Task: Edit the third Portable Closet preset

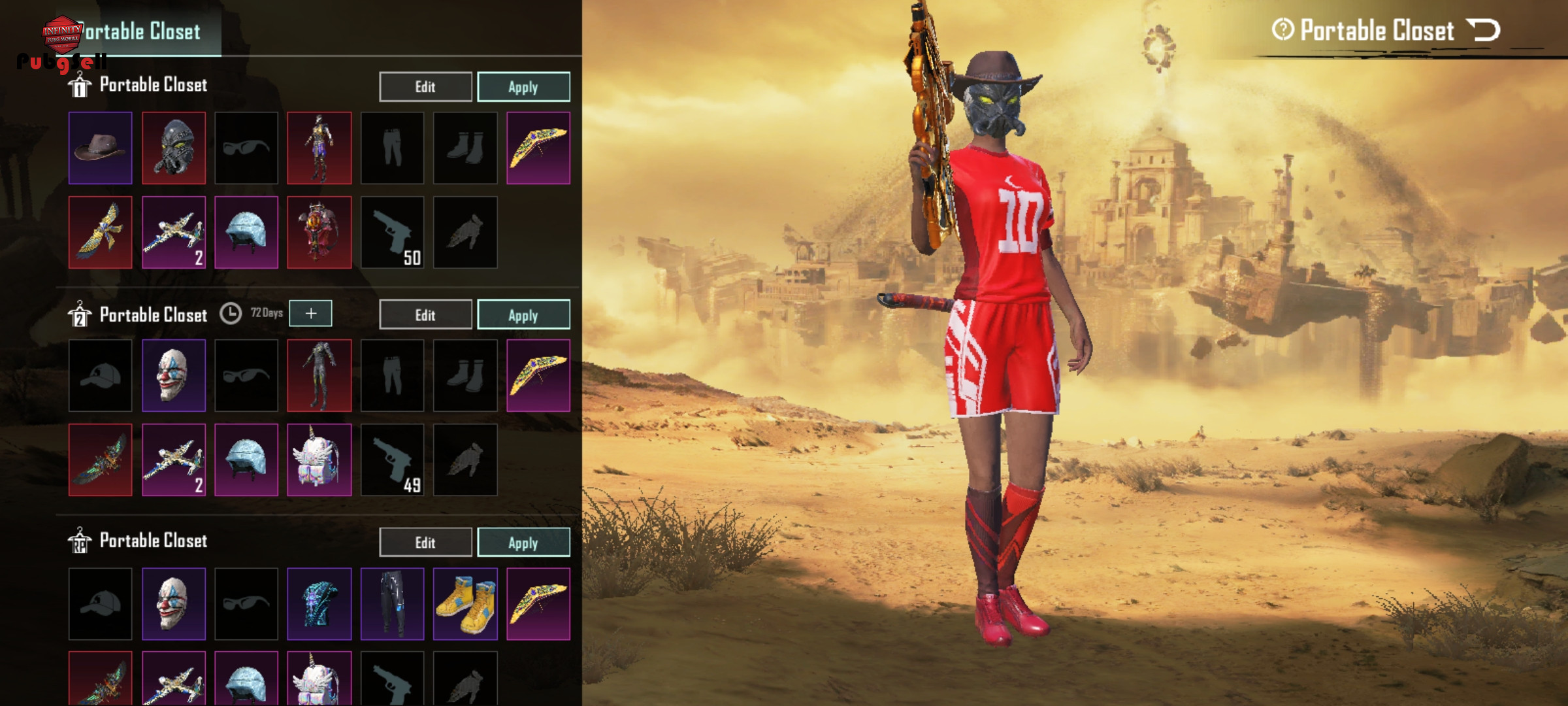Action: click(425, 543)
